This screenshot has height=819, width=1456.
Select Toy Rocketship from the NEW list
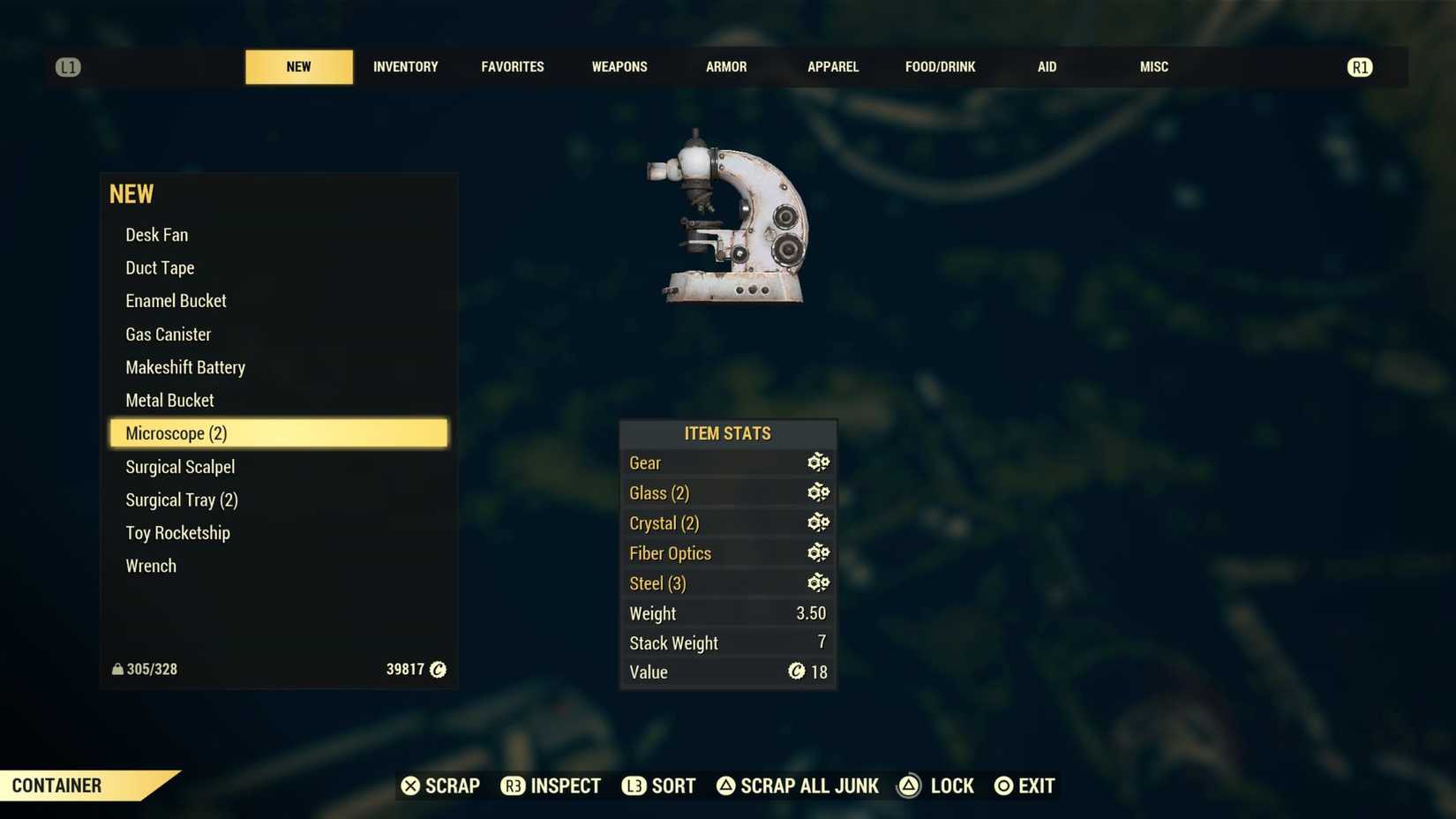click(177, 532)
